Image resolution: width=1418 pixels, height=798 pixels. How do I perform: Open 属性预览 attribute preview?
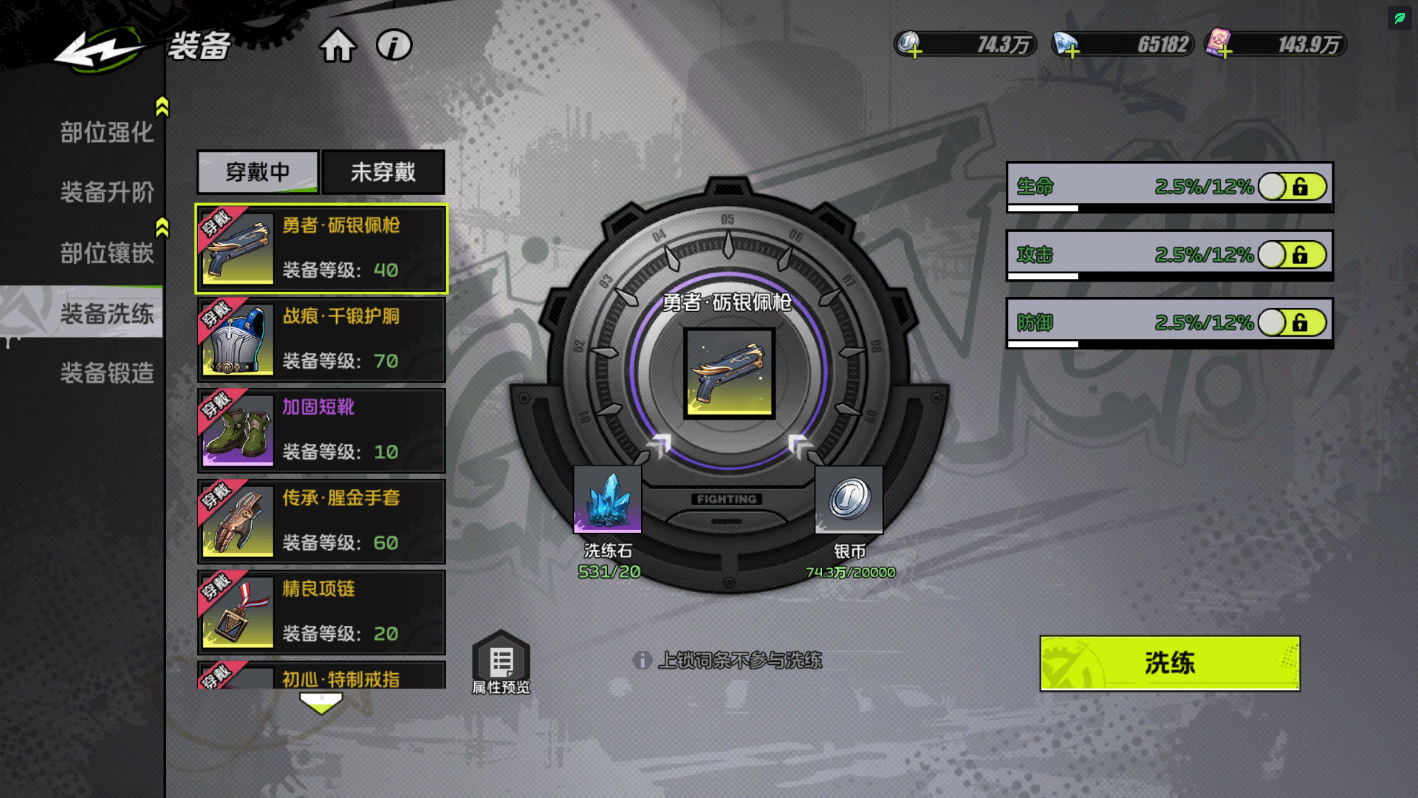click(501, 664)
